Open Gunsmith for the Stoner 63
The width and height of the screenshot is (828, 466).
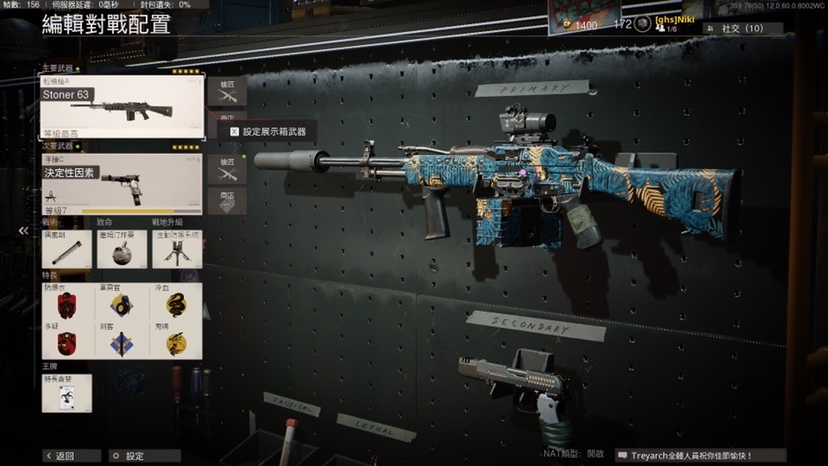coord(227,91)
